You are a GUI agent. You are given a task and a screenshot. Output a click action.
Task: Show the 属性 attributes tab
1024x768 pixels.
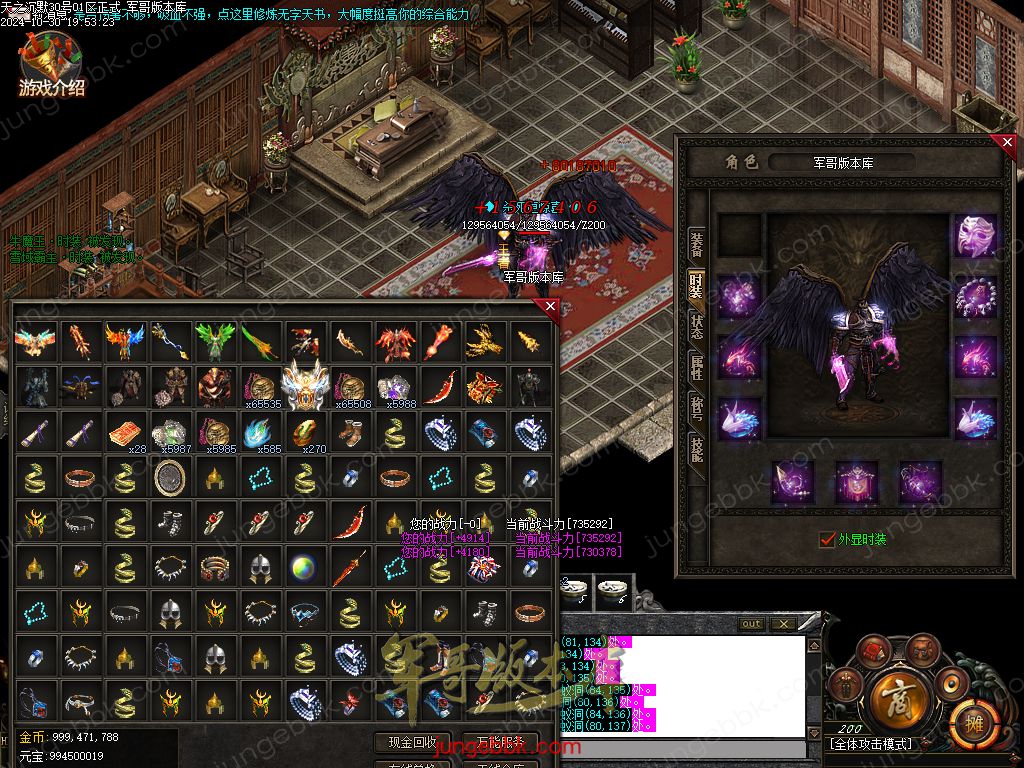[x=697, y=370]
